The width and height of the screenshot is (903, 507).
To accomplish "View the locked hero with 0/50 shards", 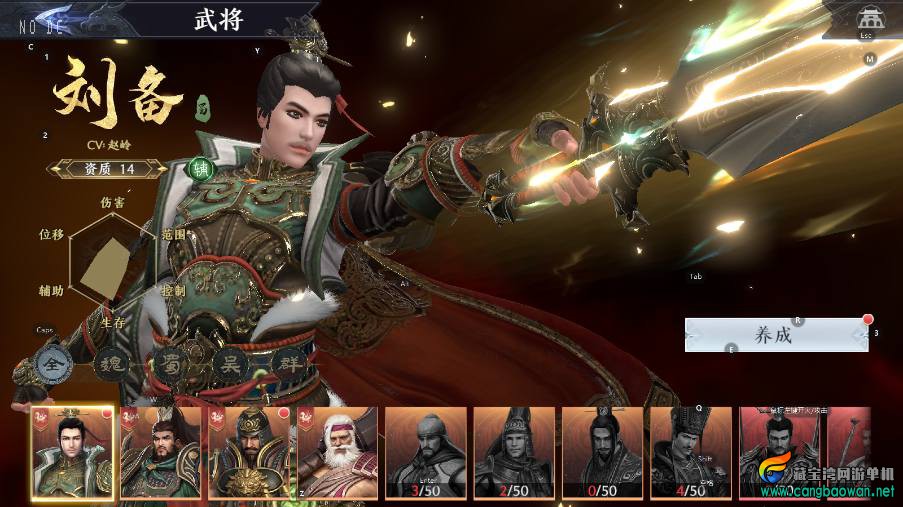I will pyautogui.click(x=602, y=452).
